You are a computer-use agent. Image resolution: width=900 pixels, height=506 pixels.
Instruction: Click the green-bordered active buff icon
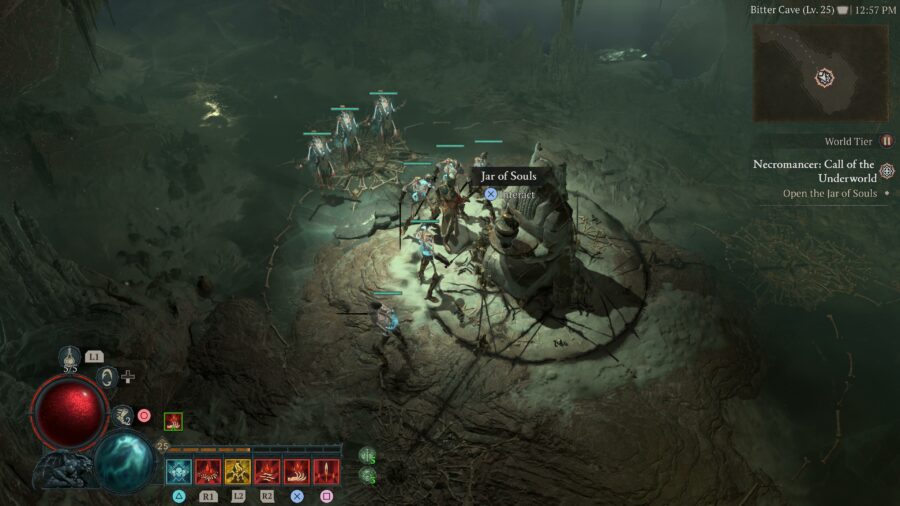coord(173,422)
